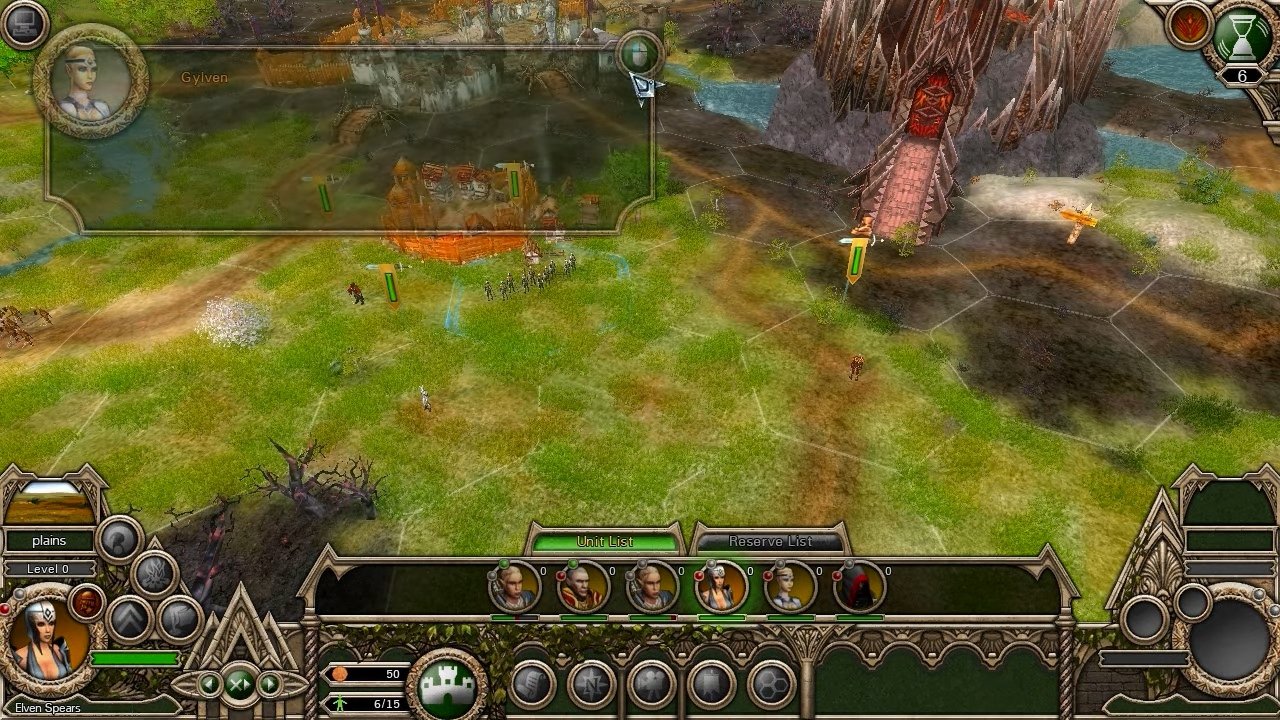The width and height of the screenshot is (1280, 720).
Task: Click the helmet icon beside plains terrain
Action: coord(120,540)
